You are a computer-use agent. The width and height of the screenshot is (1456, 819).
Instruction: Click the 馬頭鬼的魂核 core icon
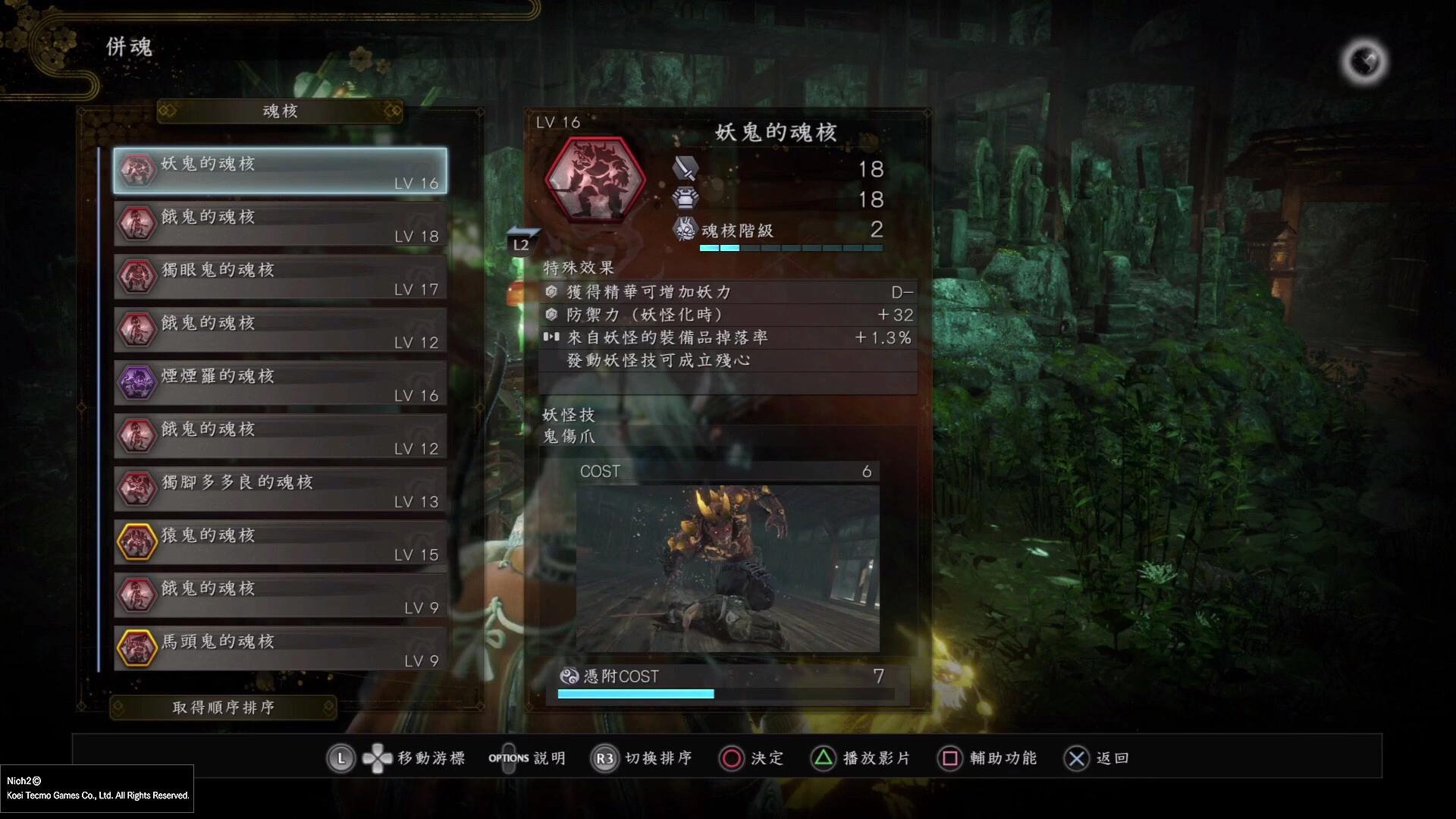(x=136, y=648)
